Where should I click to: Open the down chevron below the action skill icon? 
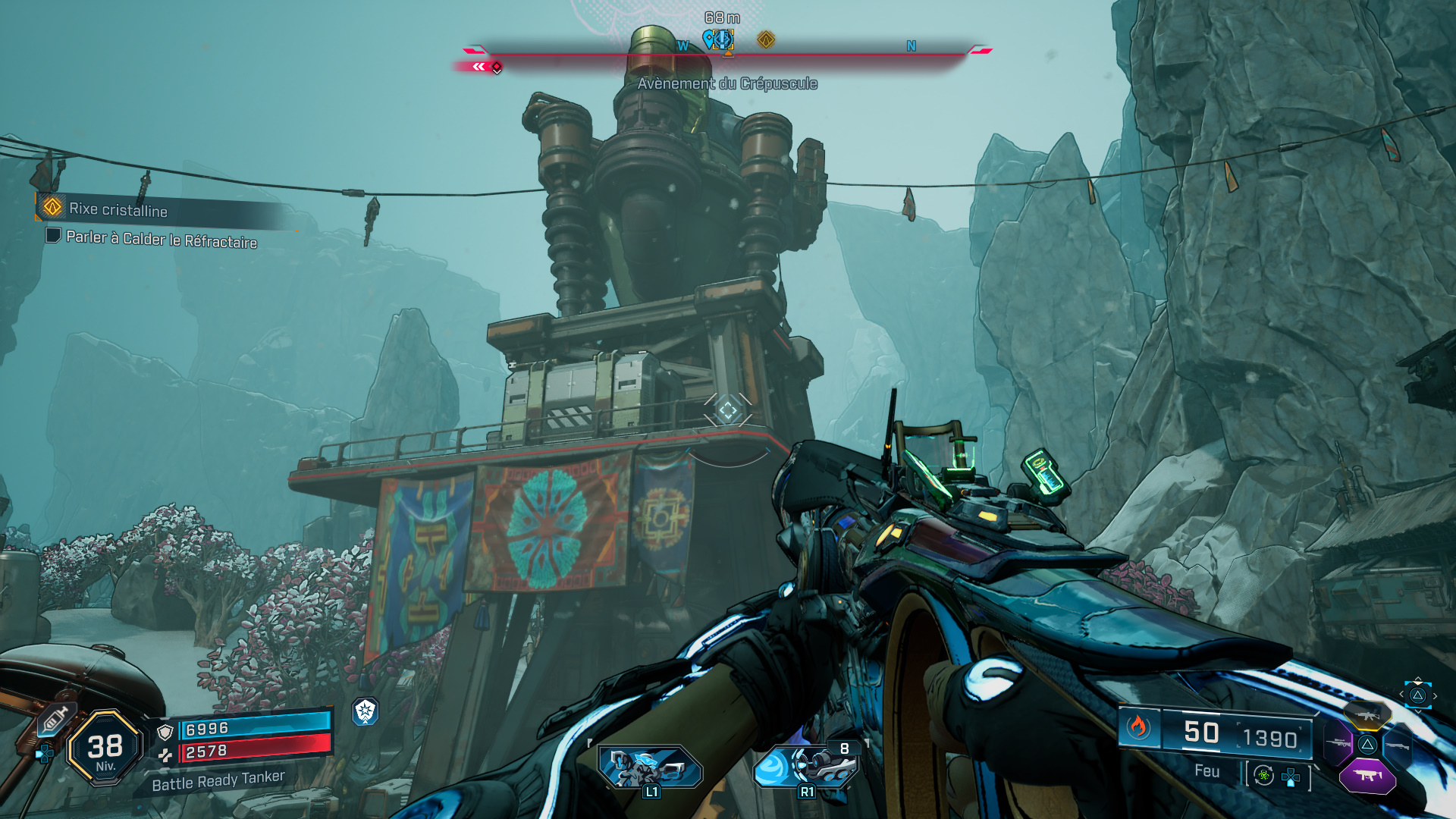(x=1418, y=713)
